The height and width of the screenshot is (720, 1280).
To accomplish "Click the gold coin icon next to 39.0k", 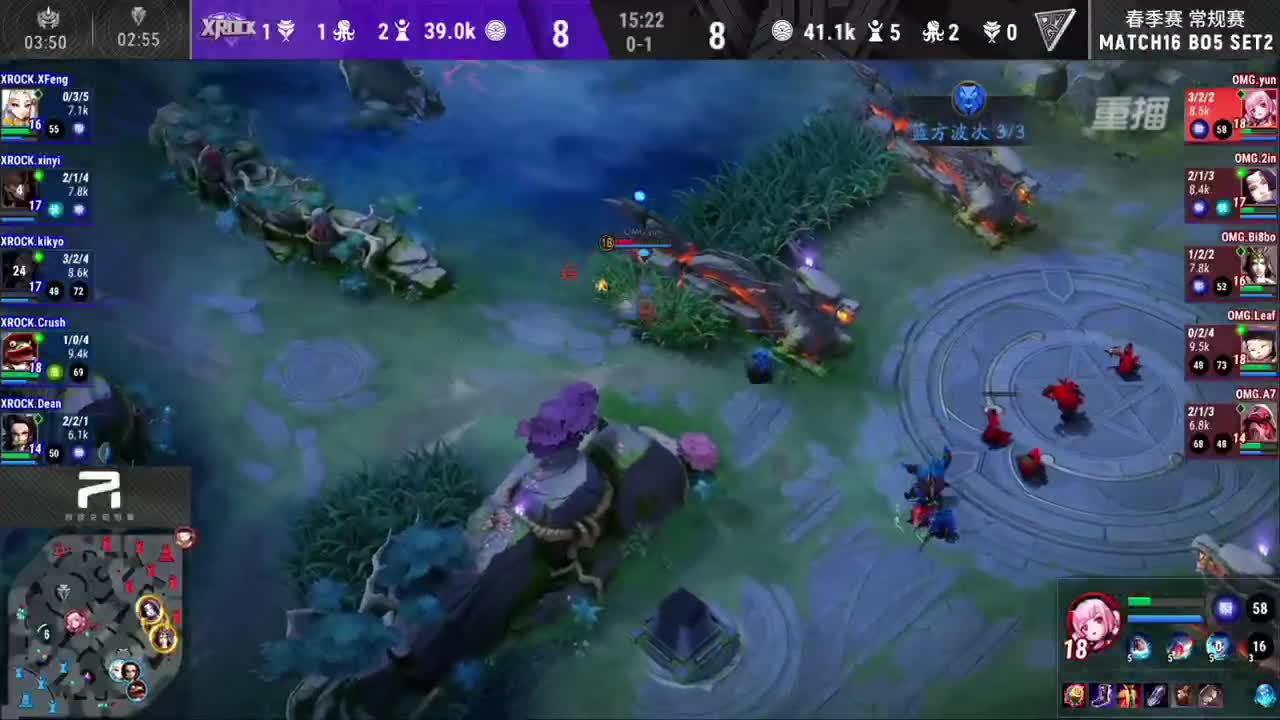I will click(498, 31).
